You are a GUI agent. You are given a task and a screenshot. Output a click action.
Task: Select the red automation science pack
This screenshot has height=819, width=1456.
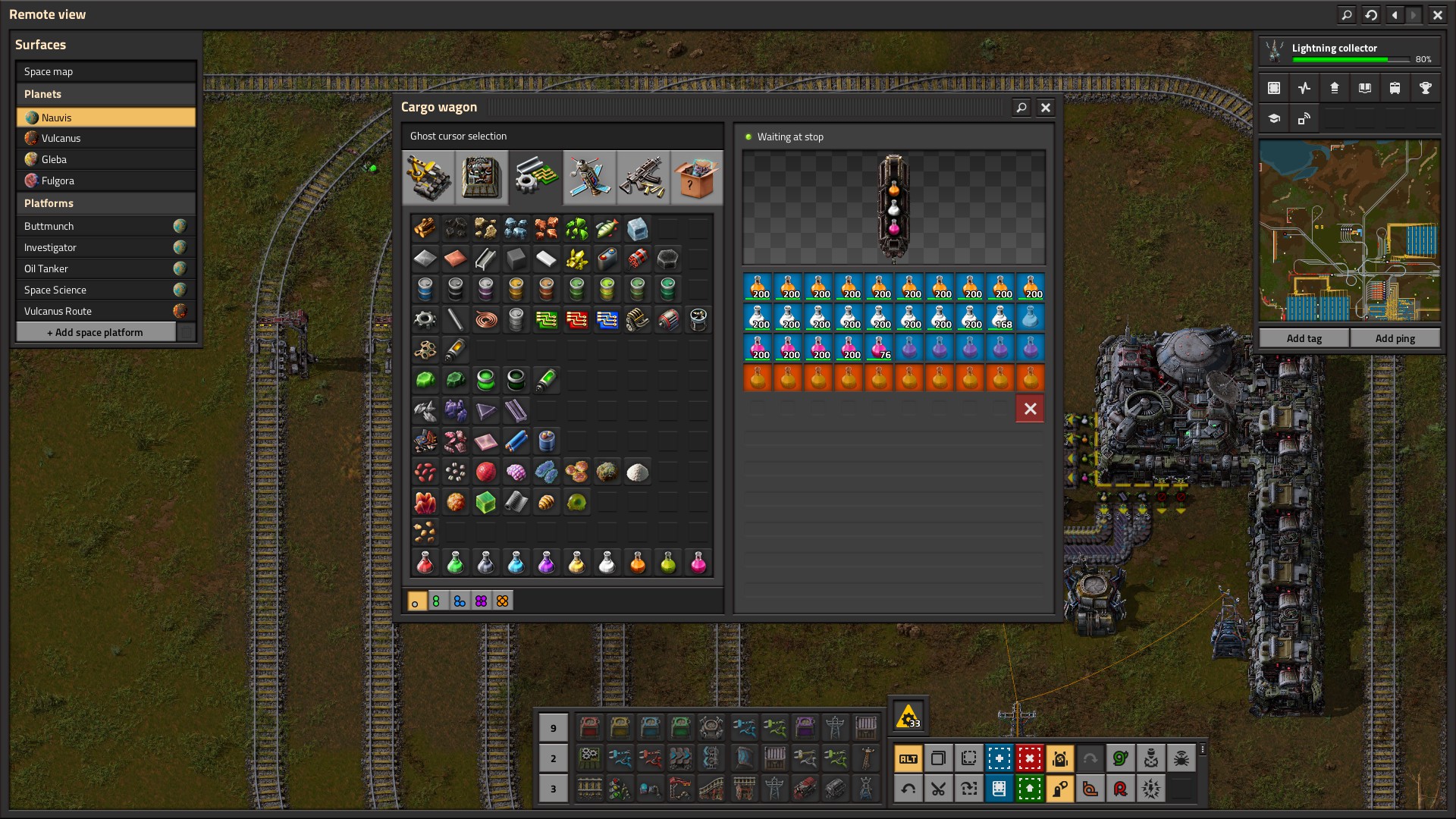(x=425, y=563)
